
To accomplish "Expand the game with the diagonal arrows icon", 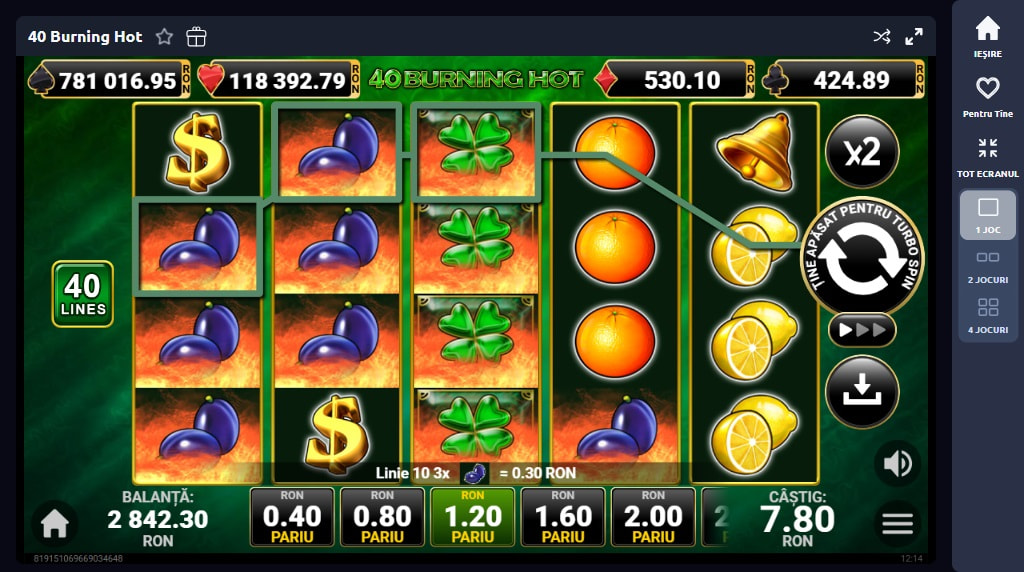I will pyautogui.click(x=914, y=37).
